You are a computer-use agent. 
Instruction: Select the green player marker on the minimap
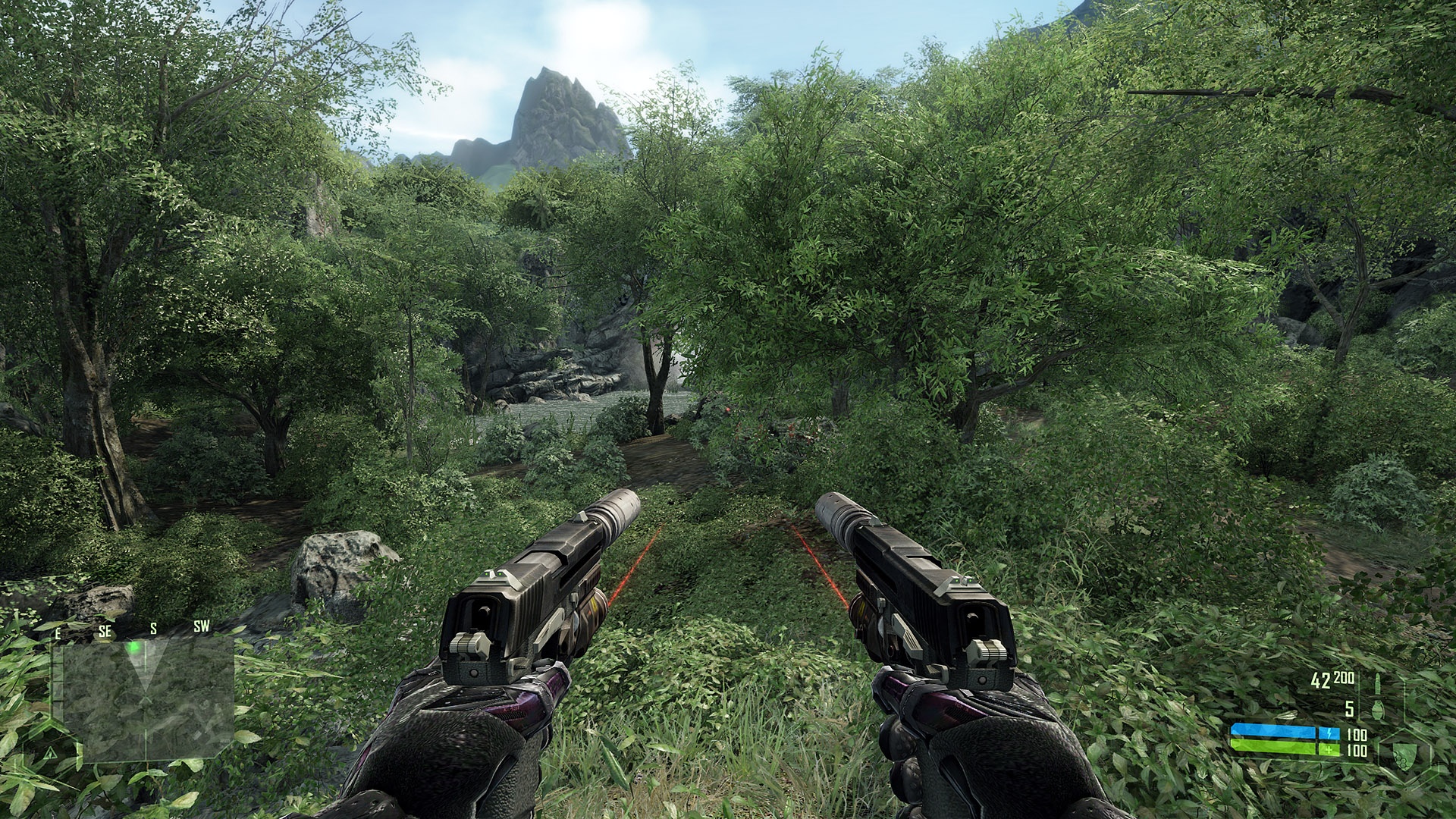point(133,647)
